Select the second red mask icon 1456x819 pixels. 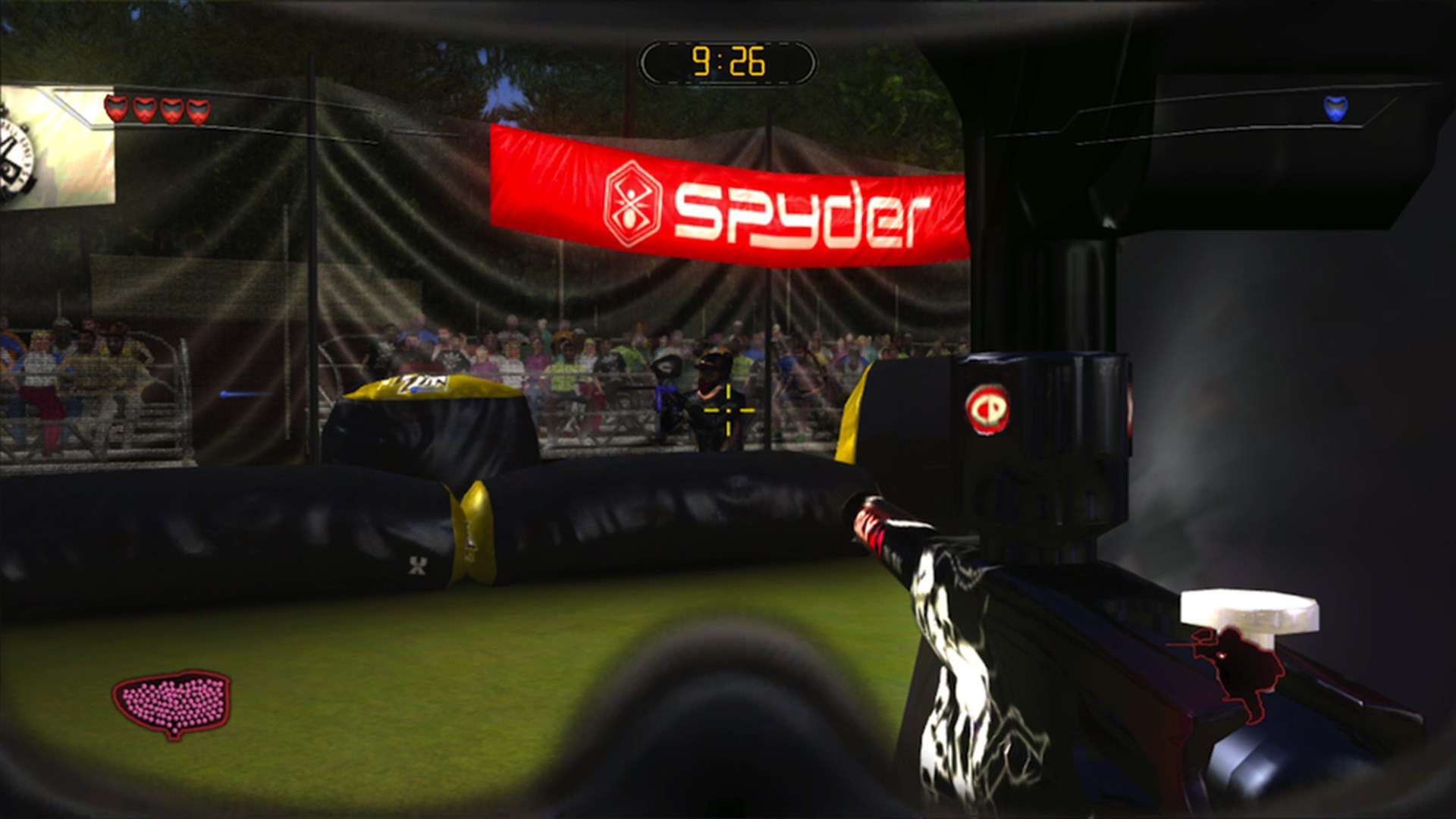145,109
